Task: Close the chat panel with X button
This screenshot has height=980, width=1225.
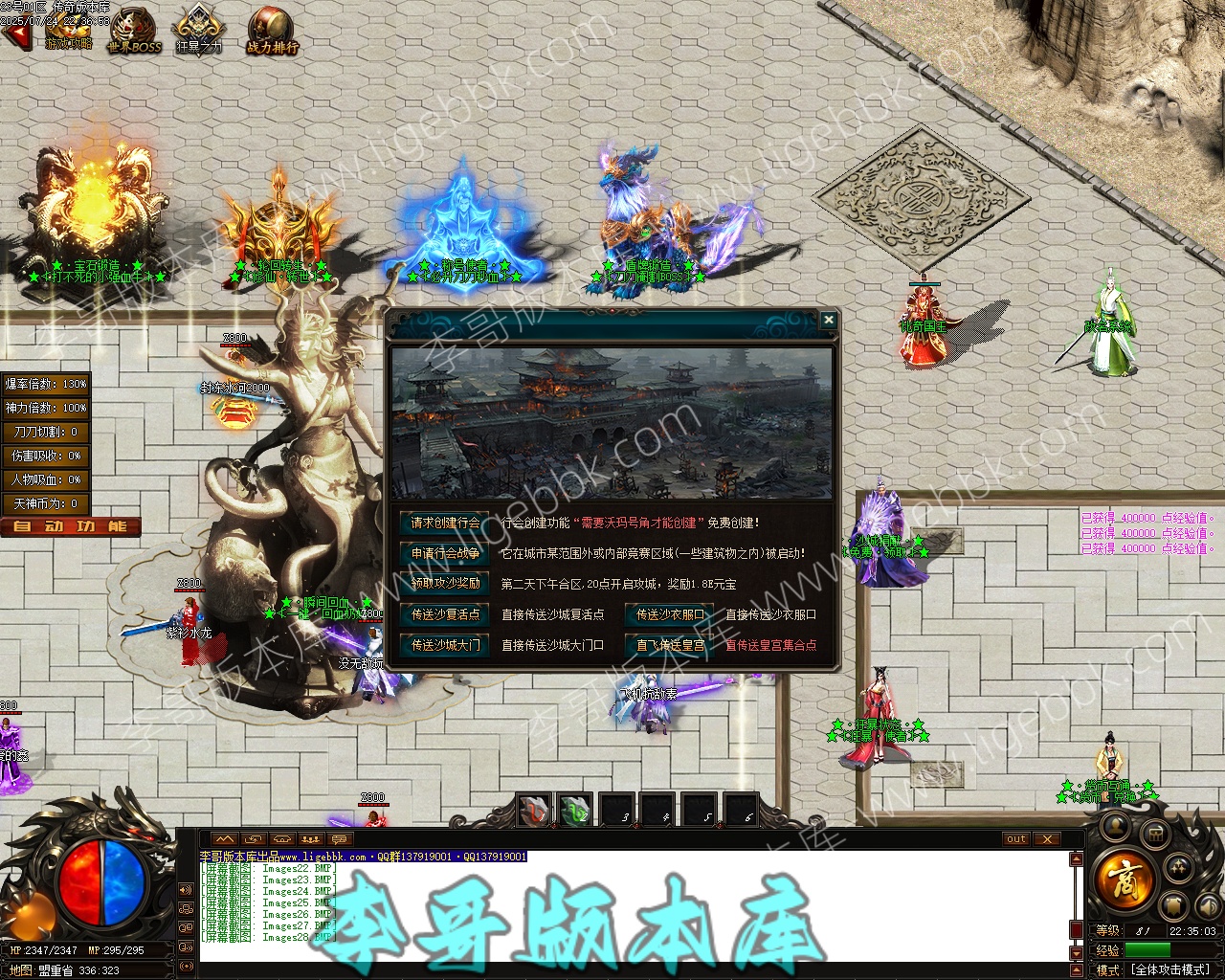Action: (x=1047, y=839)
